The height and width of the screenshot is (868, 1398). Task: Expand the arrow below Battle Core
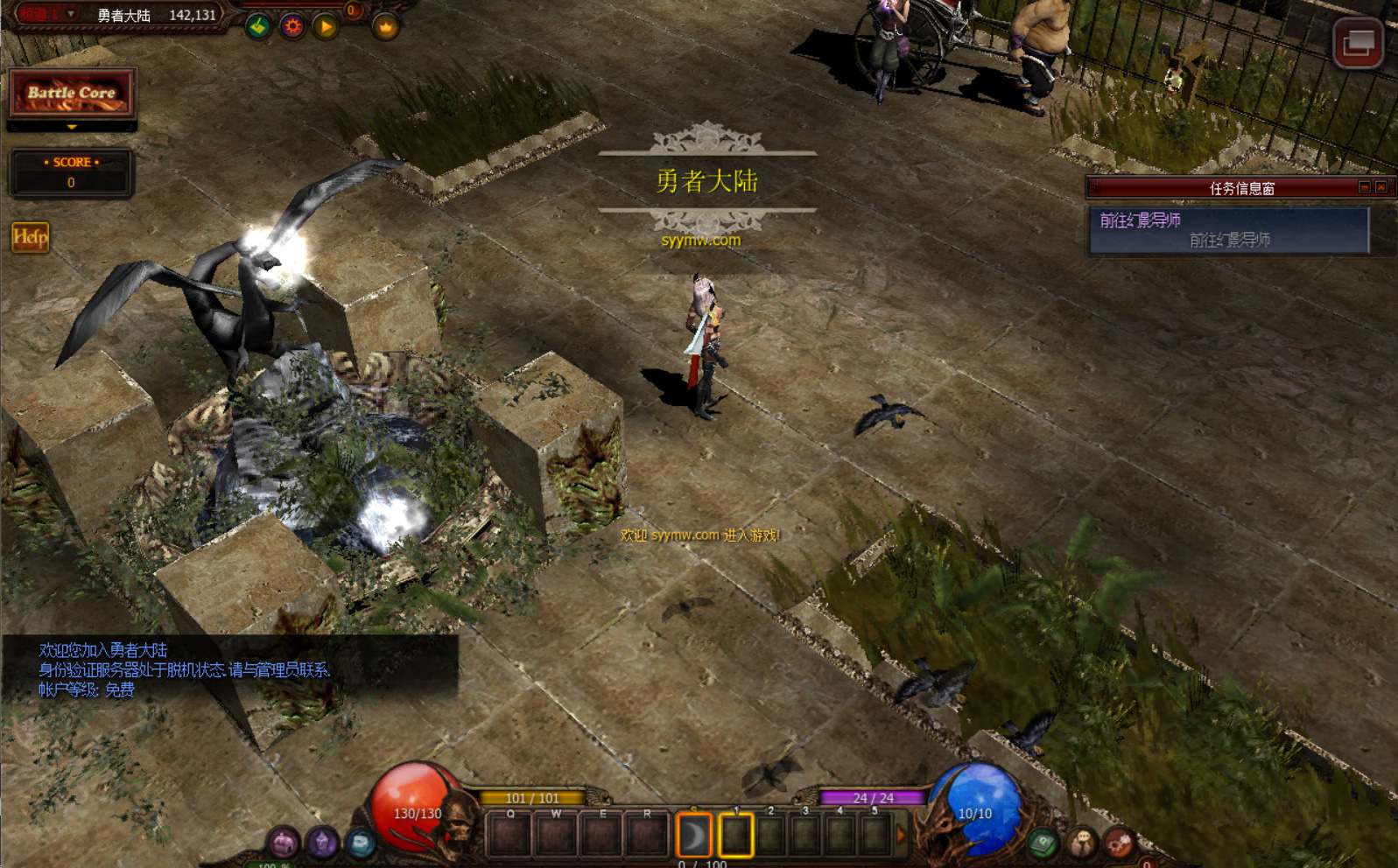tap(72, 128)
